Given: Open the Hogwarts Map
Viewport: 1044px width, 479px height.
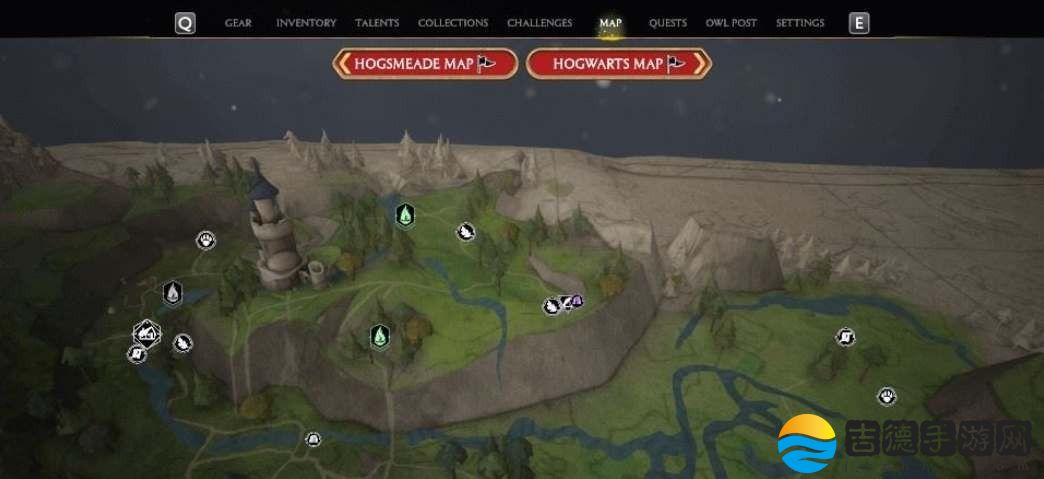Looking at the screenshot, I should point(618,64).
